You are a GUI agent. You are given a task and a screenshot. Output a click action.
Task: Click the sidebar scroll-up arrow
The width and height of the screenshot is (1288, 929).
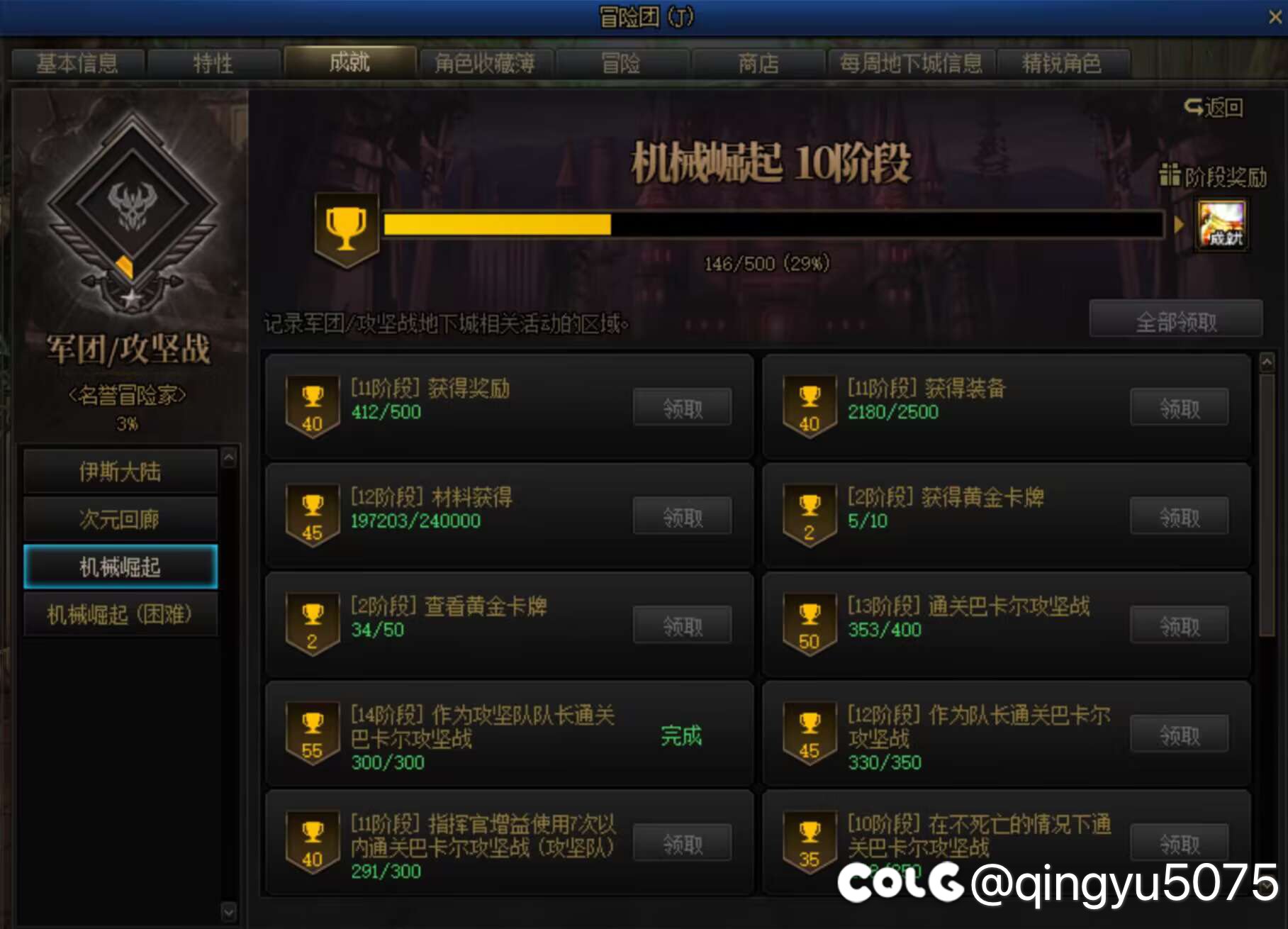coord(228,457)
